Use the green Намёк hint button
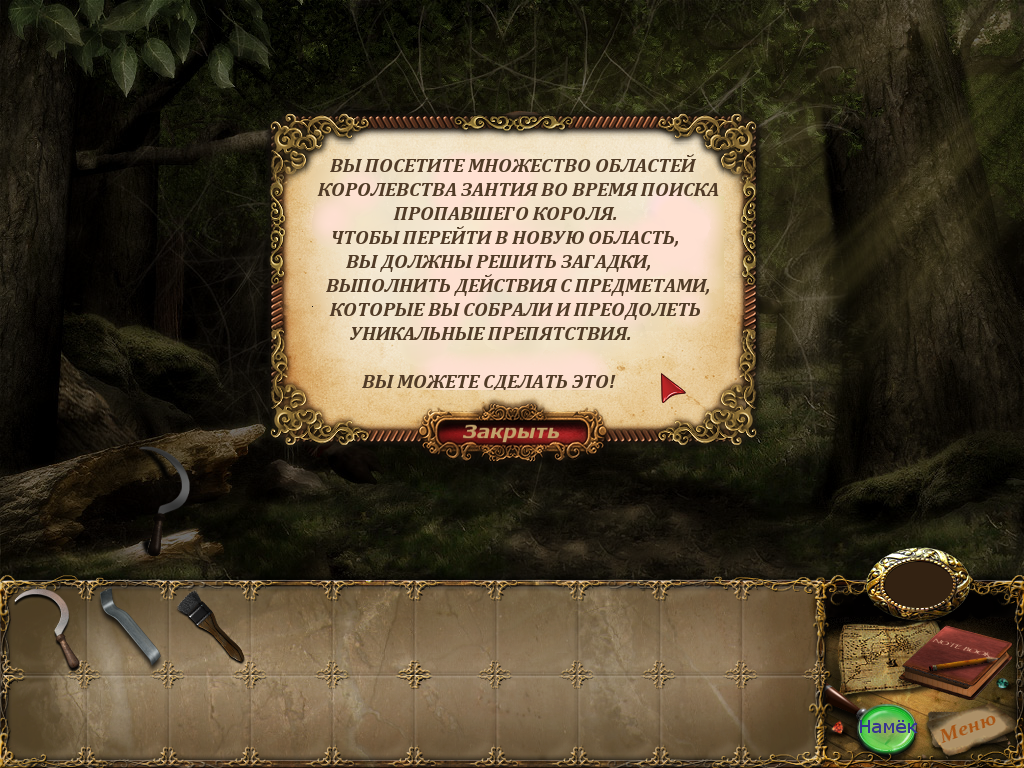 pyautogui.click(x=887, y=725)
